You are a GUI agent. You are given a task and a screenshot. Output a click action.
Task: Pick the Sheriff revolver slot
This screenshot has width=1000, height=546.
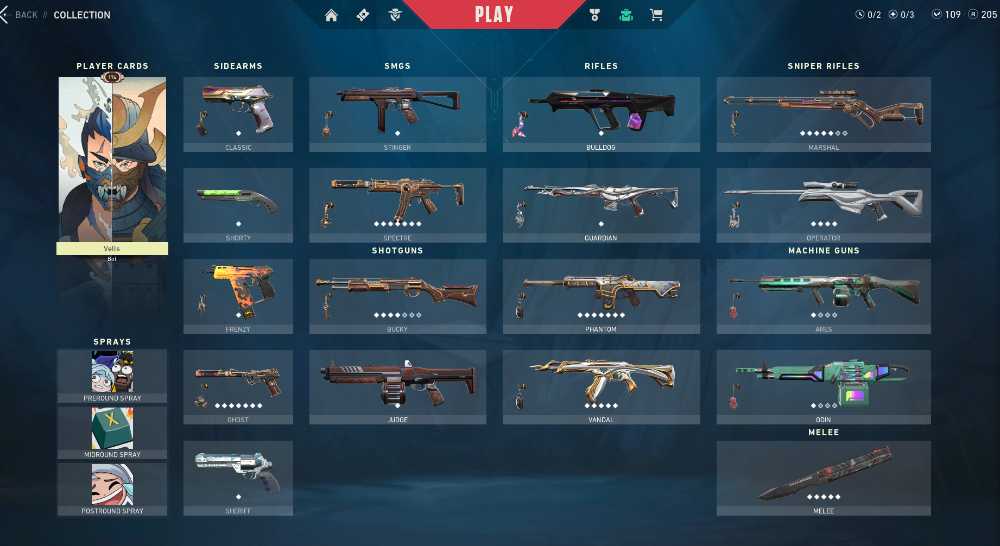coord(238,478)
